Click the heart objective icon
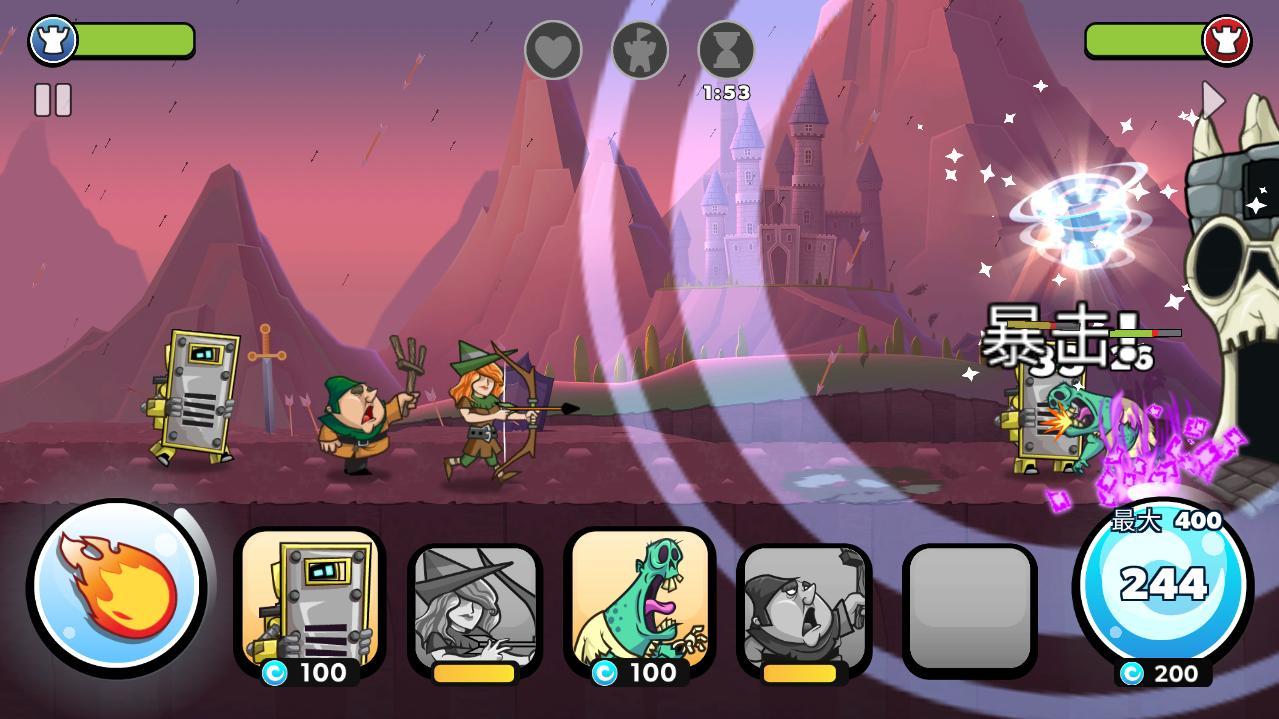This screenshot has height=719, width=1279. tap(553, 49)
